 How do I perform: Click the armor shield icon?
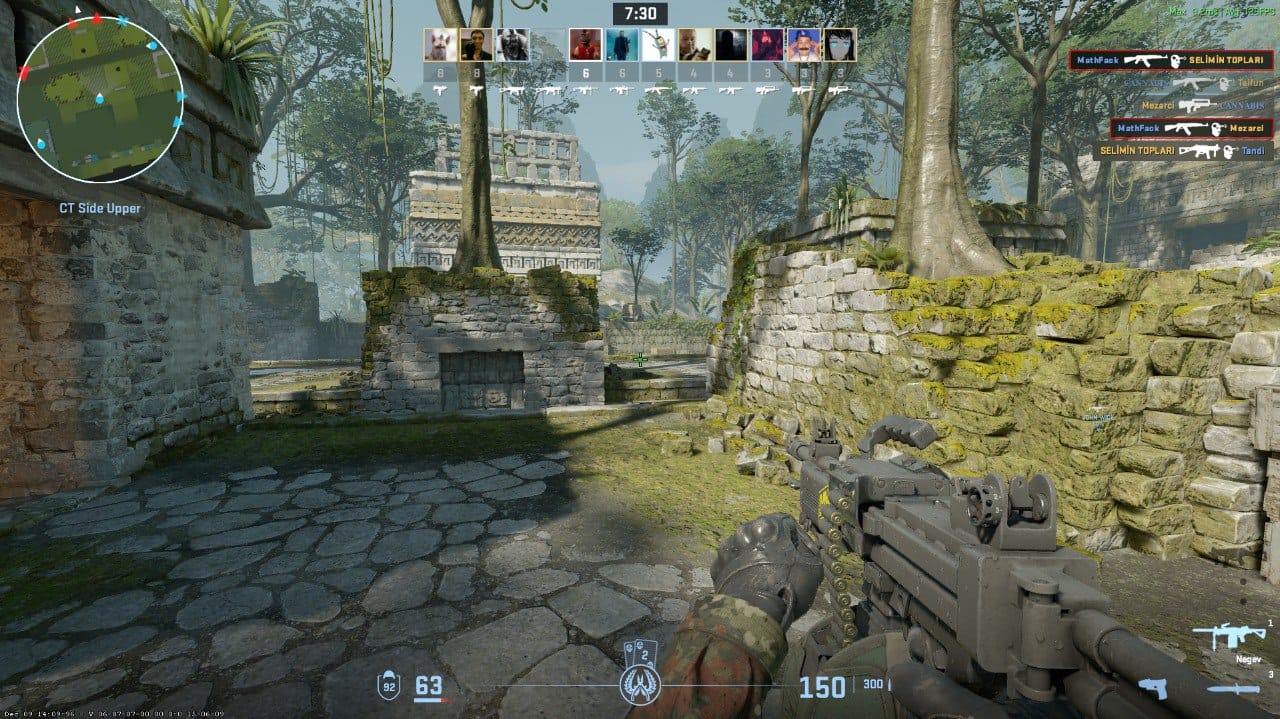(x=389, y=686)
